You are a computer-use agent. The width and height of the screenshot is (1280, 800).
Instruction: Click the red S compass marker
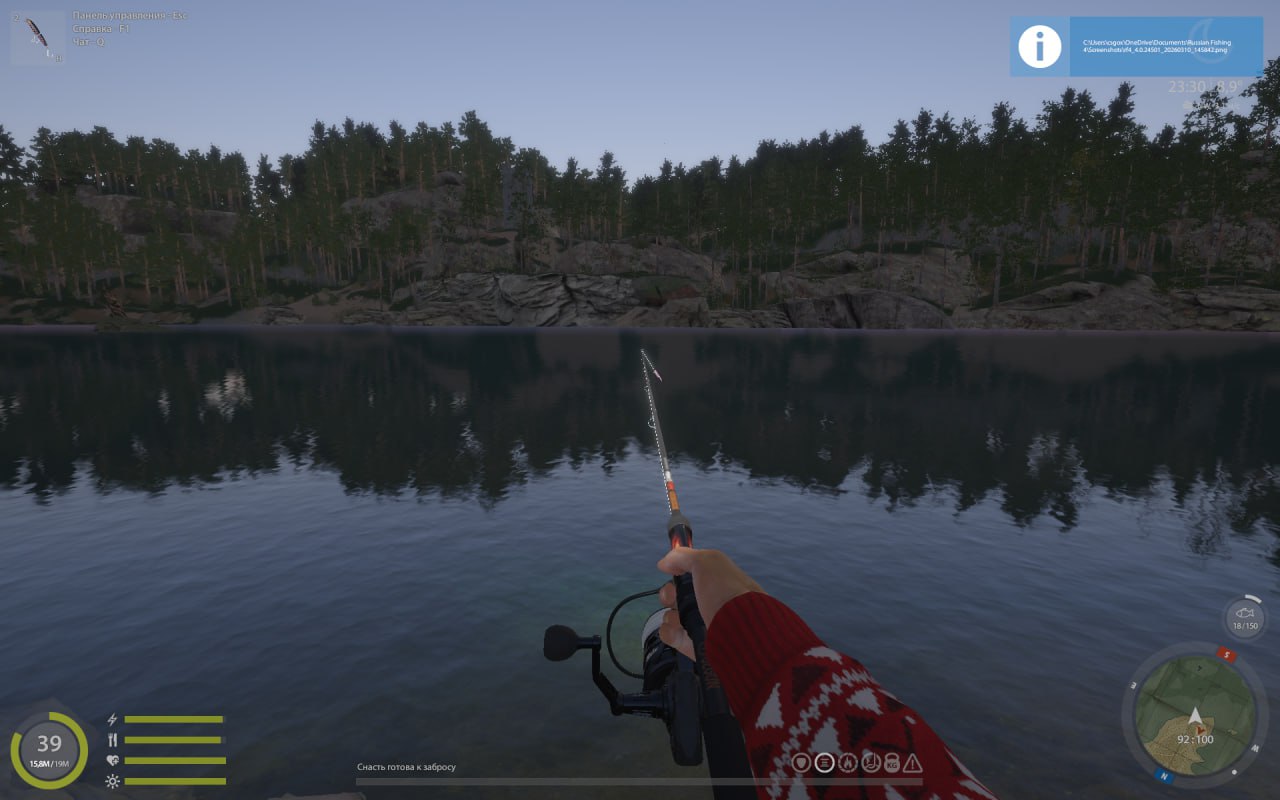(x=1227, y=656)
